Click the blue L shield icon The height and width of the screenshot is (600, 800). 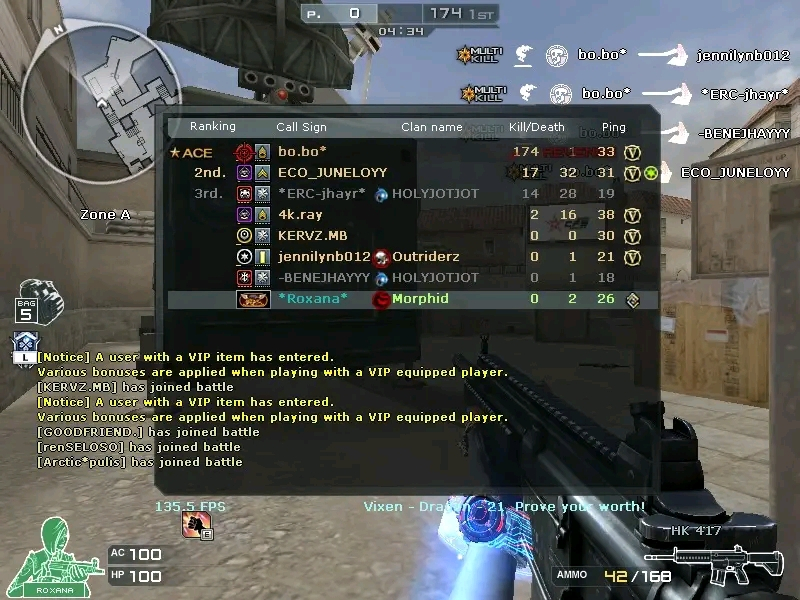tap(24, 345)
